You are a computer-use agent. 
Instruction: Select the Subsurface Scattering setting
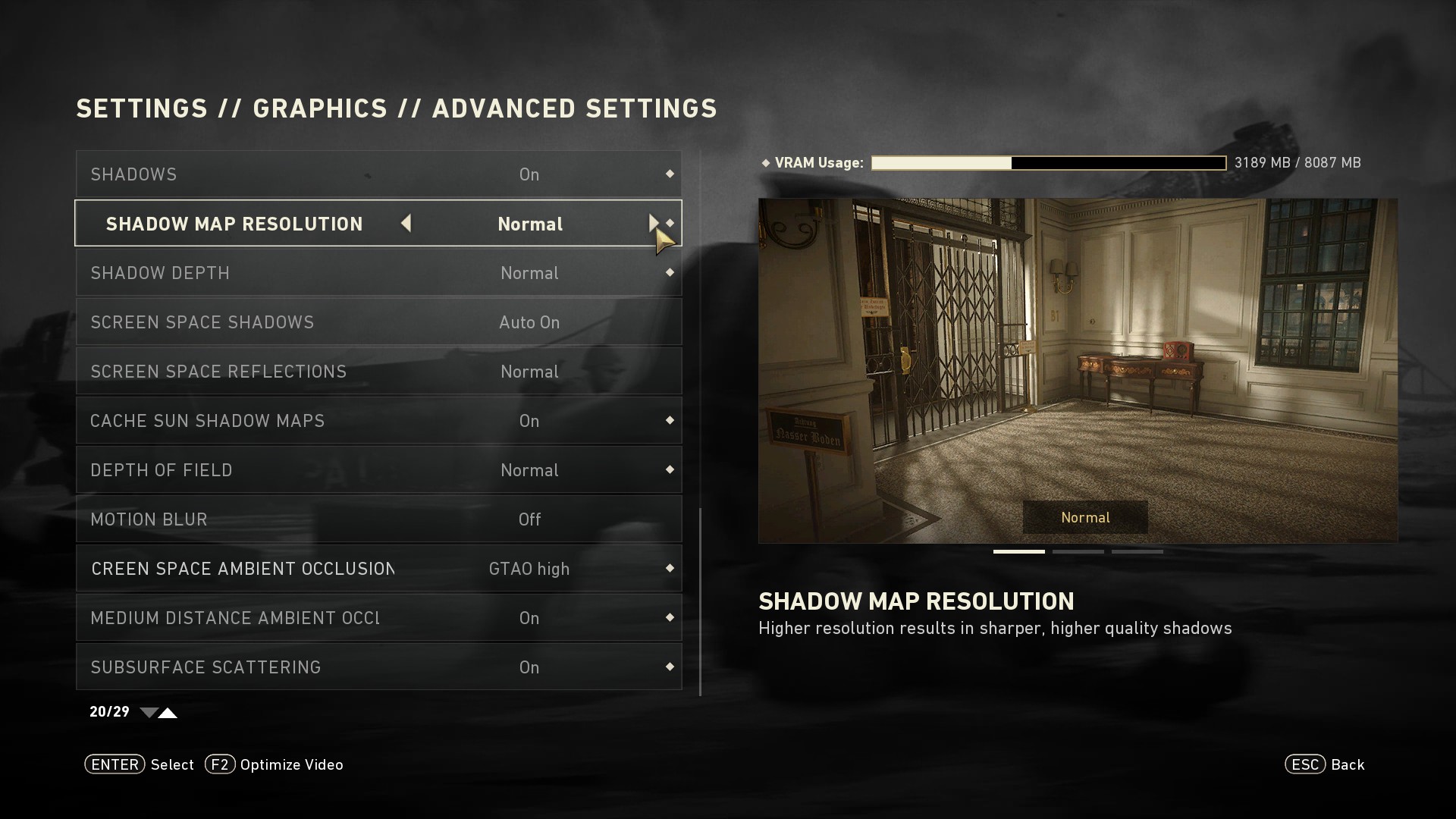[x=378, y=667]
